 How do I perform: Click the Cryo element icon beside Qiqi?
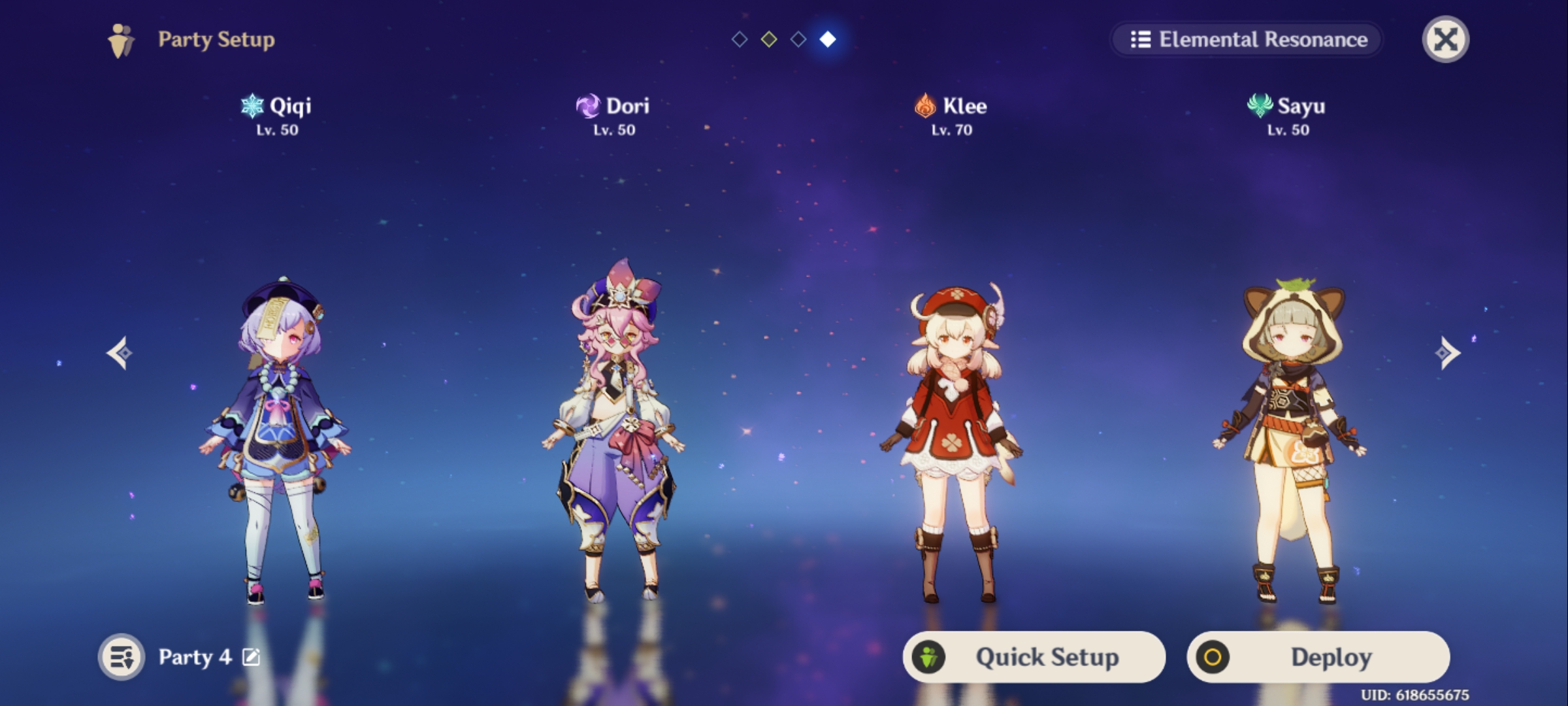click(251, 107)
